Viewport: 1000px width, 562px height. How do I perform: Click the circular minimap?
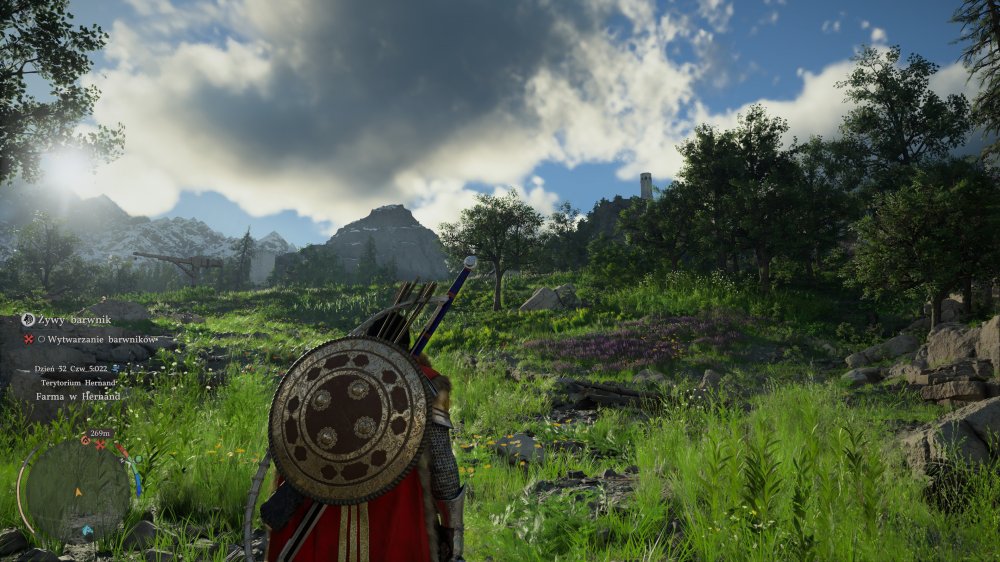click(x=78, y=490)
